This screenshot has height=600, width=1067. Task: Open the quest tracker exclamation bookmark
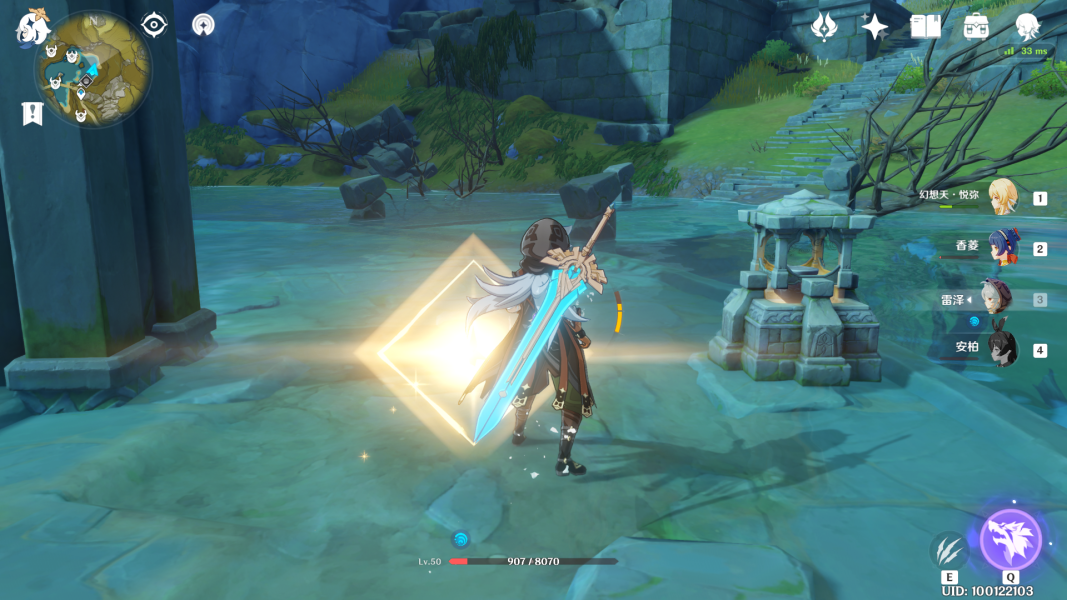[x=32, y=114]
